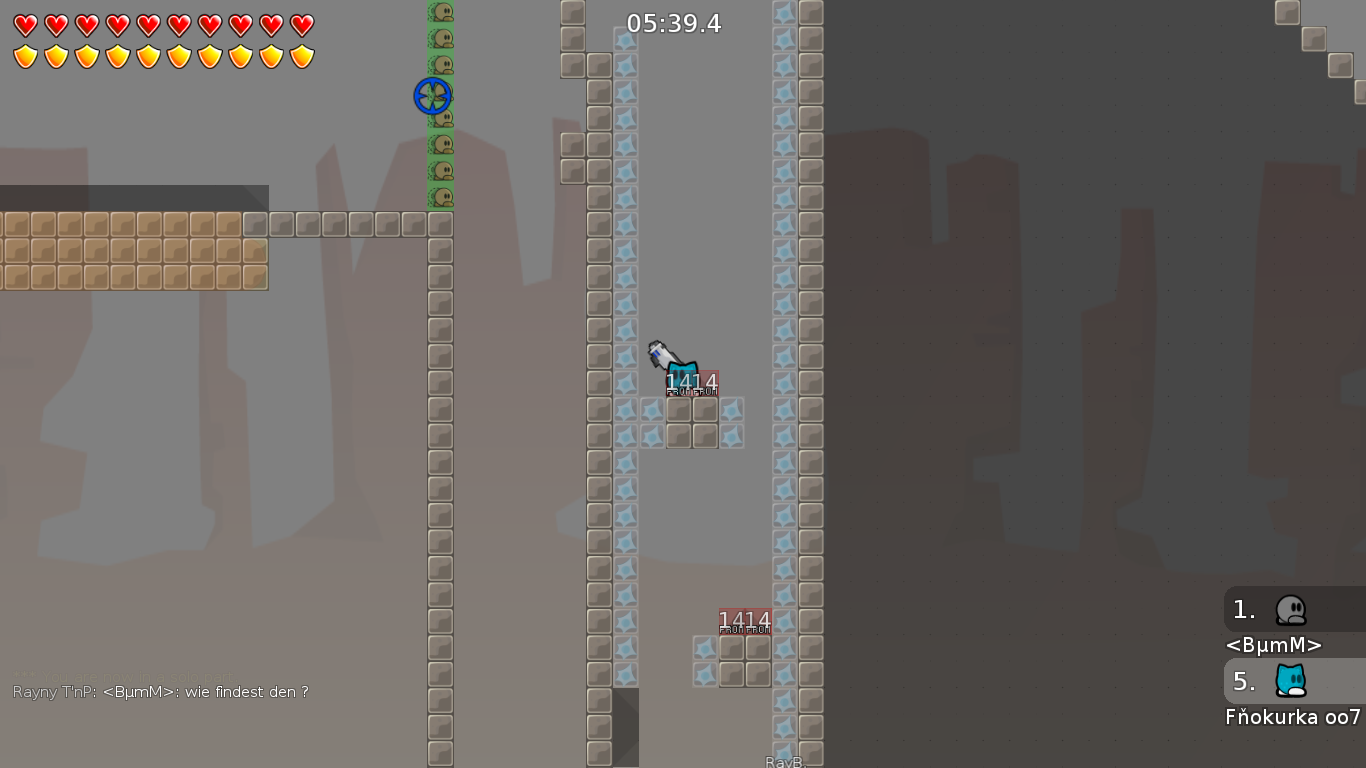Screen dimensions: 1366x768
Task: Select the first red heart in the health bar
Action: point(25,25)
